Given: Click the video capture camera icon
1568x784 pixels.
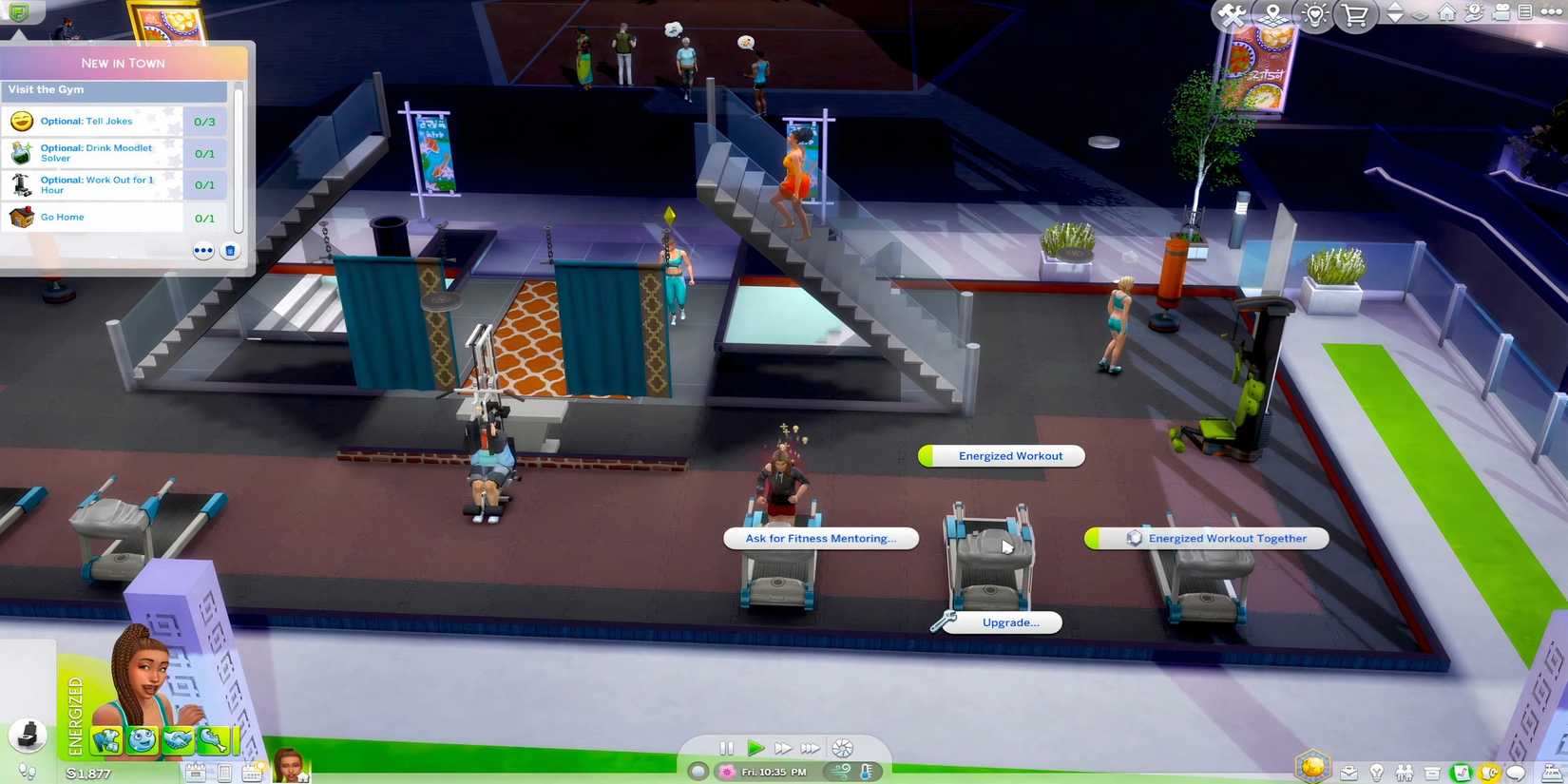Looking at the screenshot, I should click(1500, 13).
